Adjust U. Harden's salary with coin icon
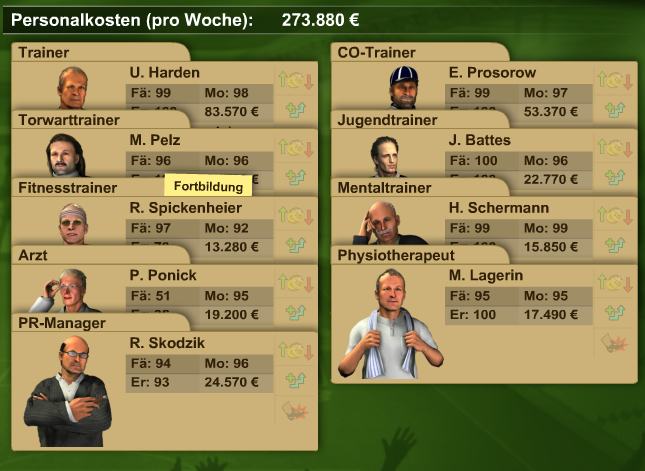 (296, 80)
